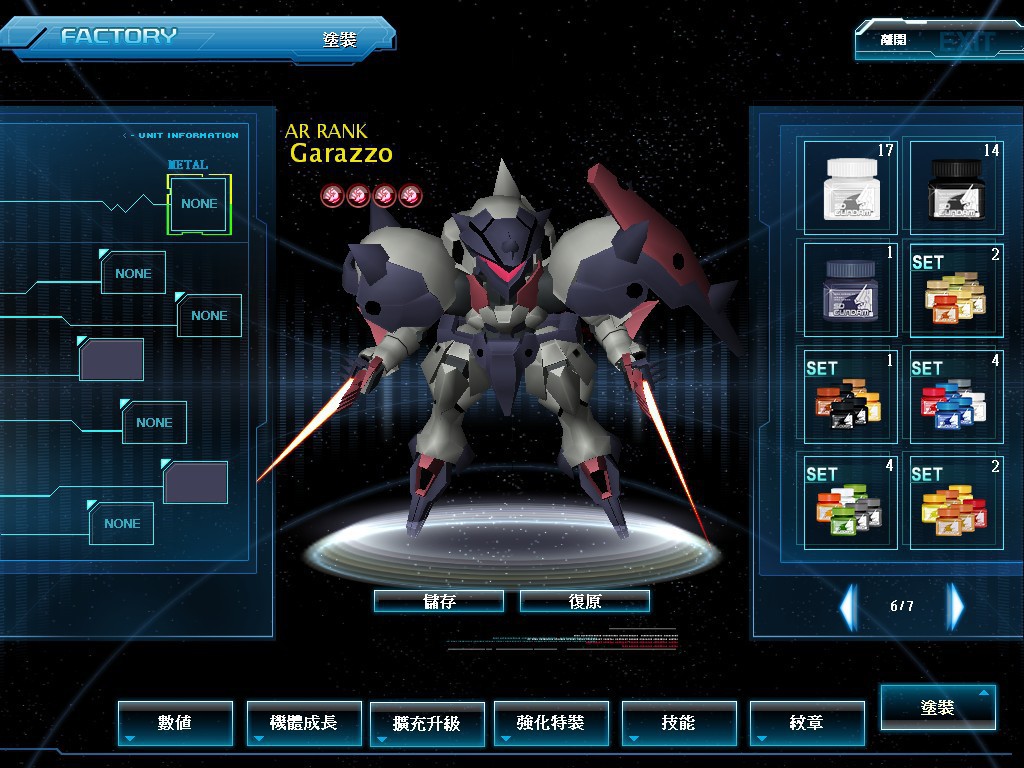
Task: Choose the white paint bottle
Action: click(x=851, y=186)
